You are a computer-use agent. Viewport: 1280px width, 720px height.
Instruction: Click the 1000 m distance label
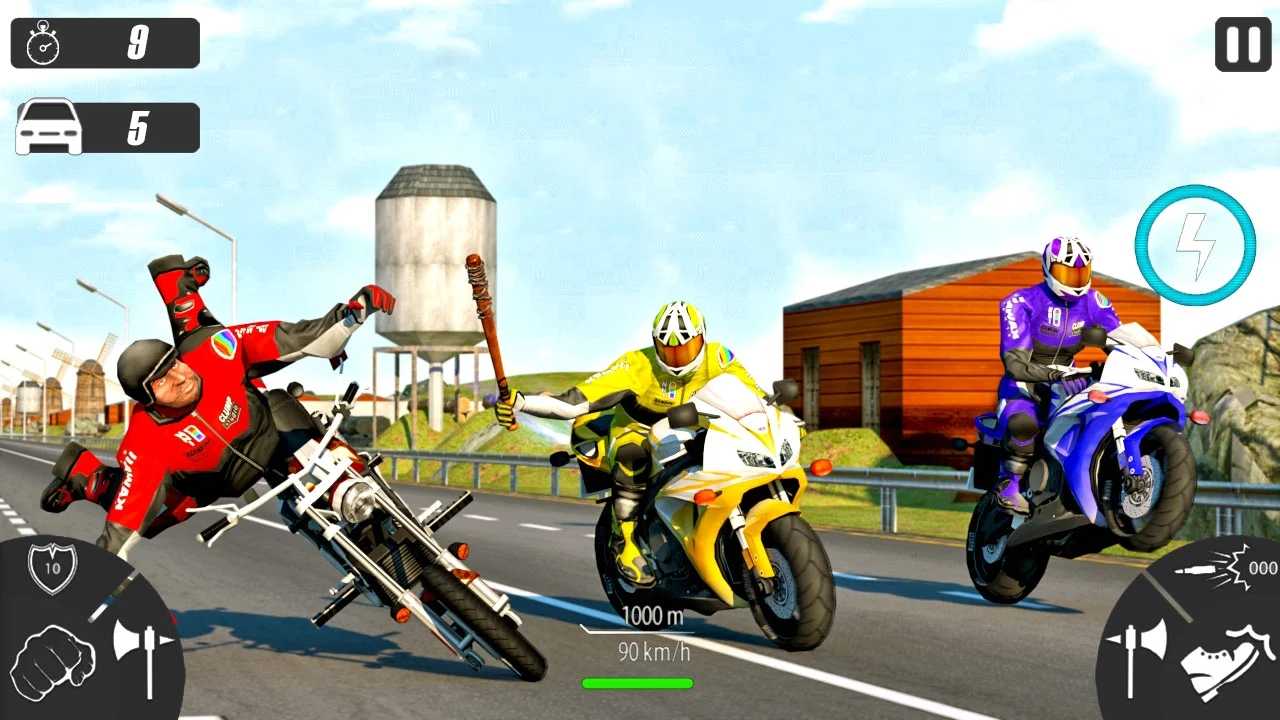(x=651, y=617)
